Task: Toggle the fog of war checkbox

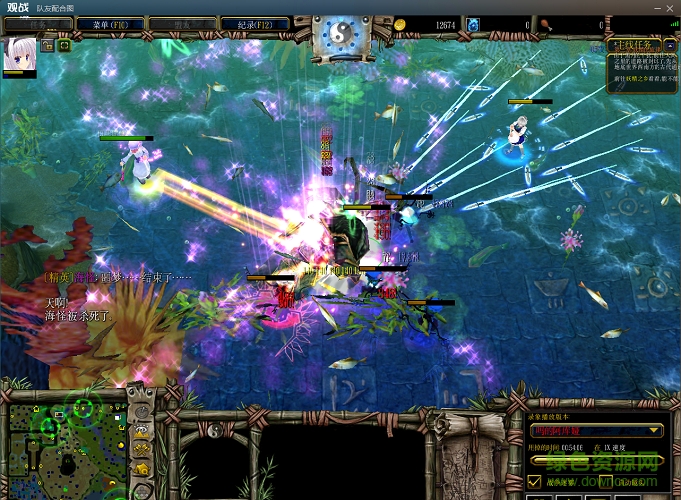Action: pyautogui.click(x=534, y=482)
